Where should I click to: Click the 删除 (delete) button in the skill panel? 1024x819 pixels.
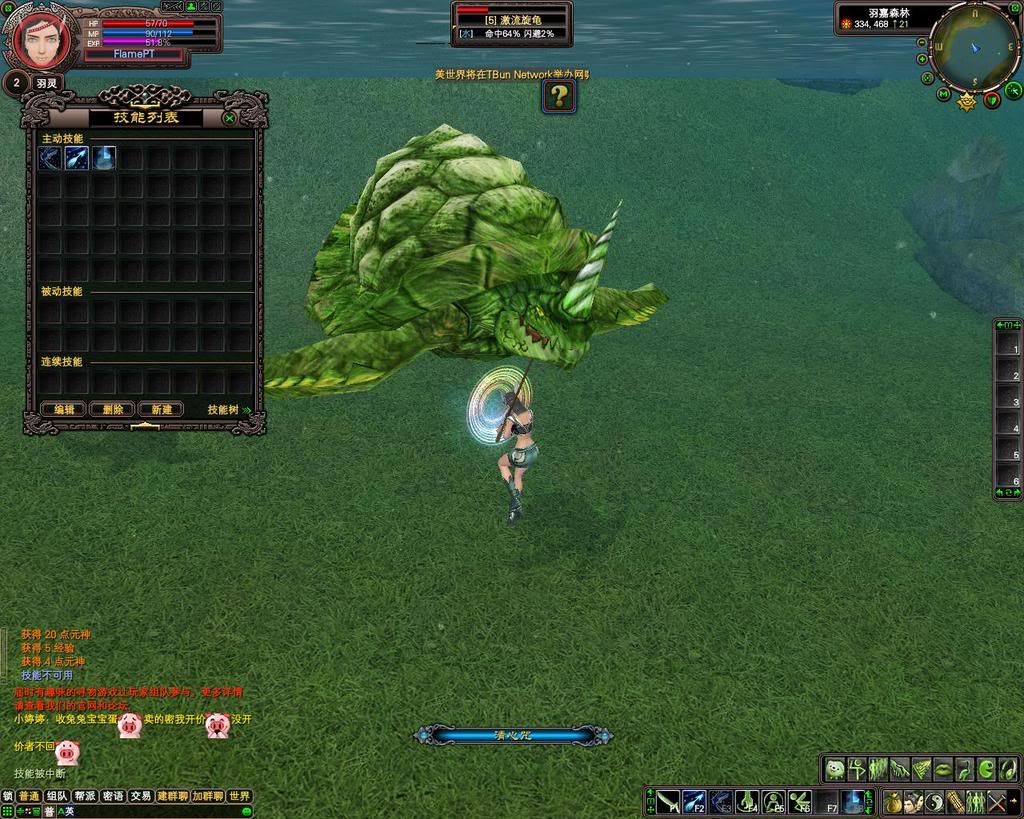click(x=112, y=409)
